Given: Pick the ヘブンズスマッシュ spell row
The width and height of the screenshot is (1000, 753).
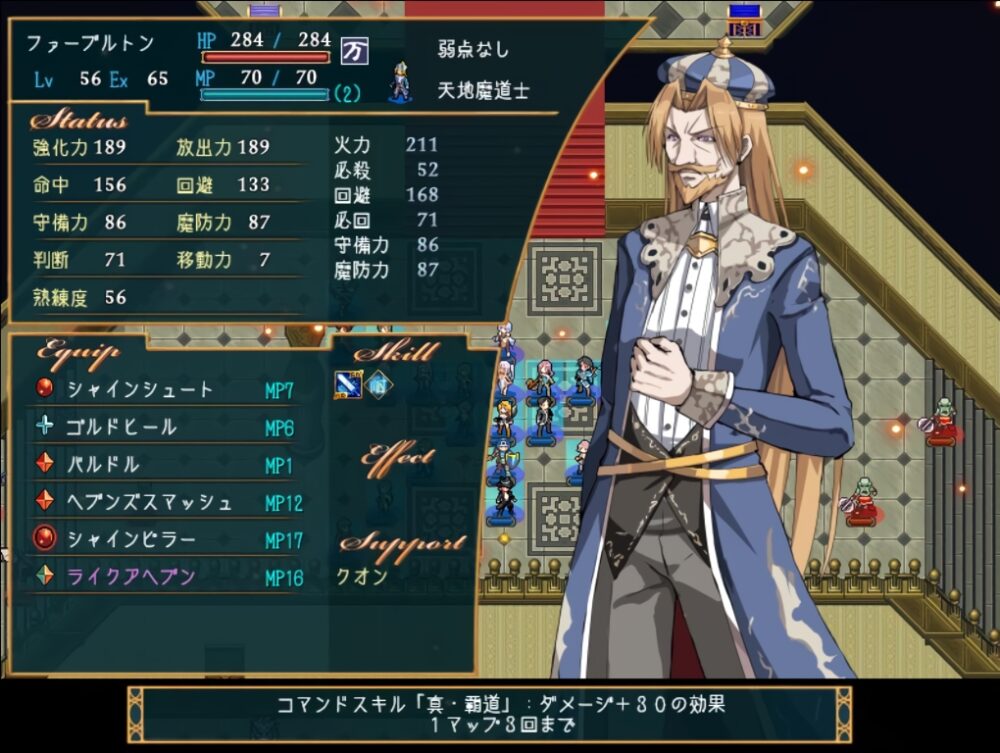Looking at the screenshot, I should [149, 502].
